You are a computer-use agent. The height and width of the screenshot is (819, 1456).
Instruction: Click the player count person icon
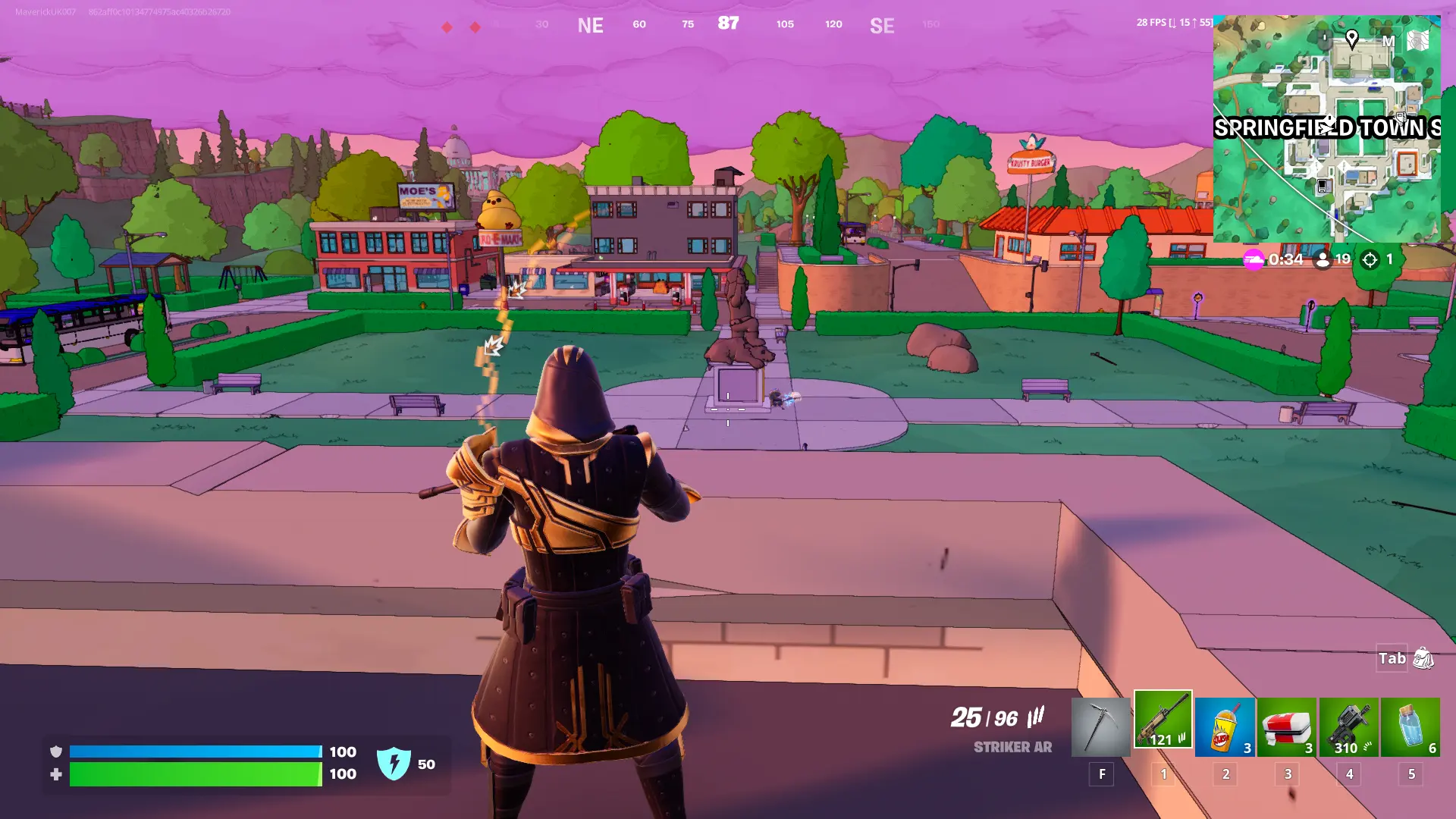click(1323, 259)
